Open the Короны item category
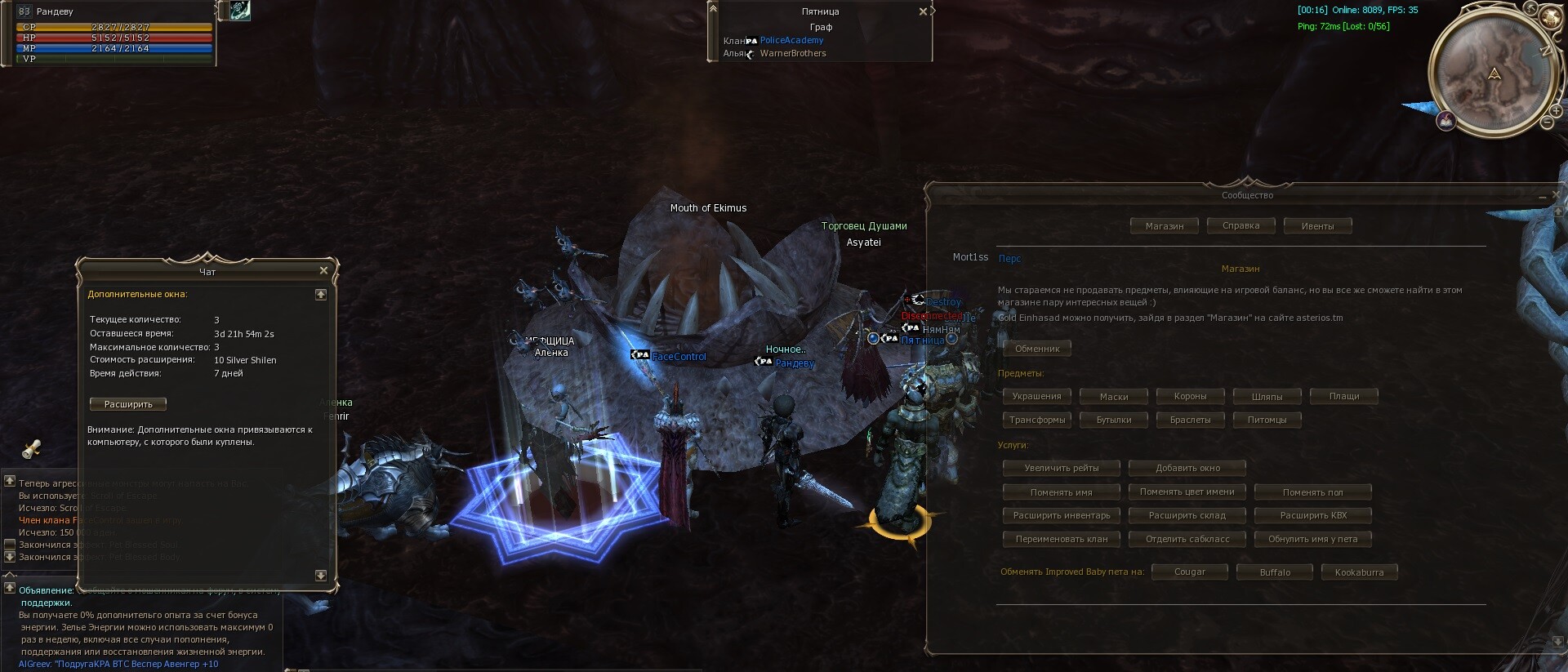 coord(1190,397)
